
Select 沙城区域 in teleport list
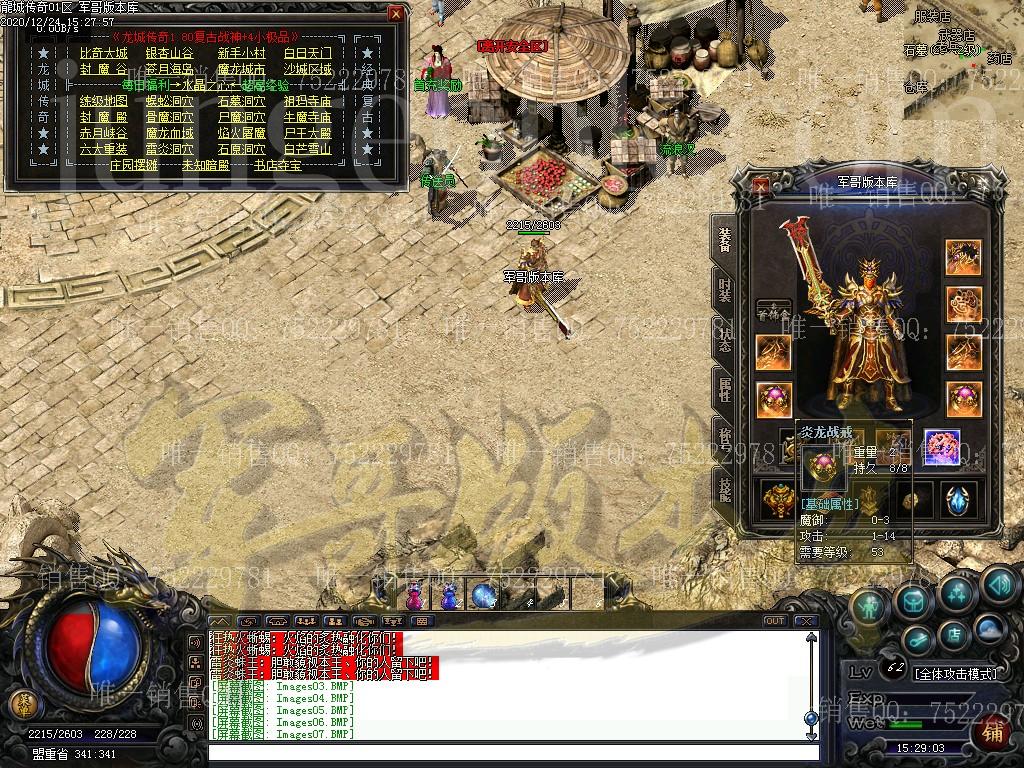point(307,69)
